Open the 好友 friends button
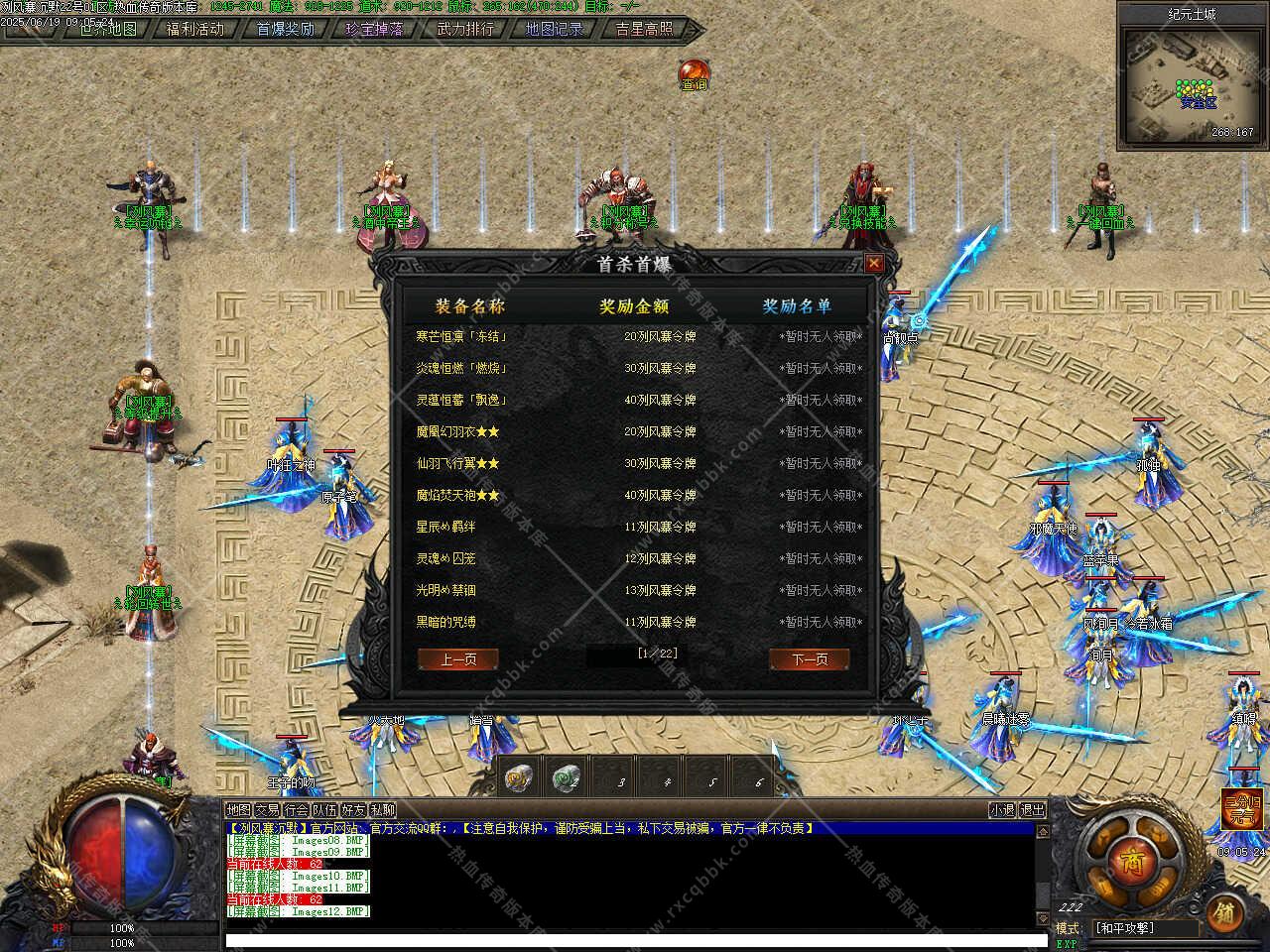Screen dimensions: 1270x952 click(x=353, y=810)
